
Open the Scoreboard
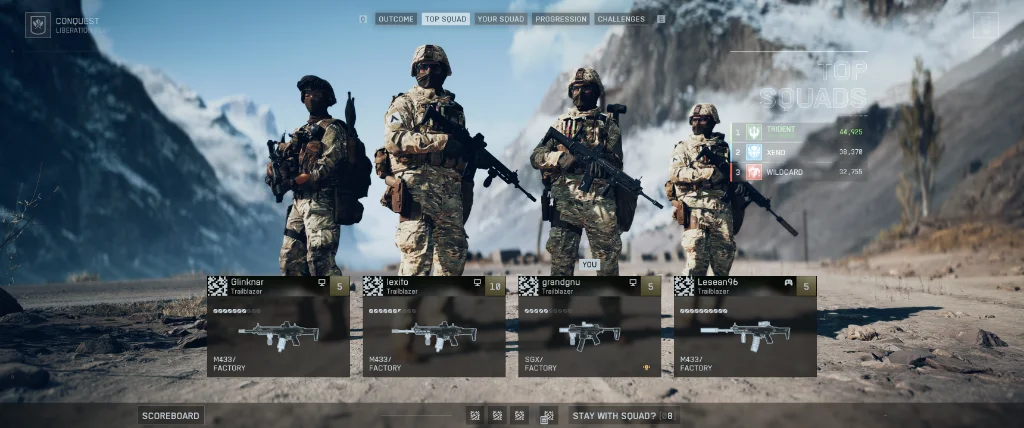[x=171, y=416]
